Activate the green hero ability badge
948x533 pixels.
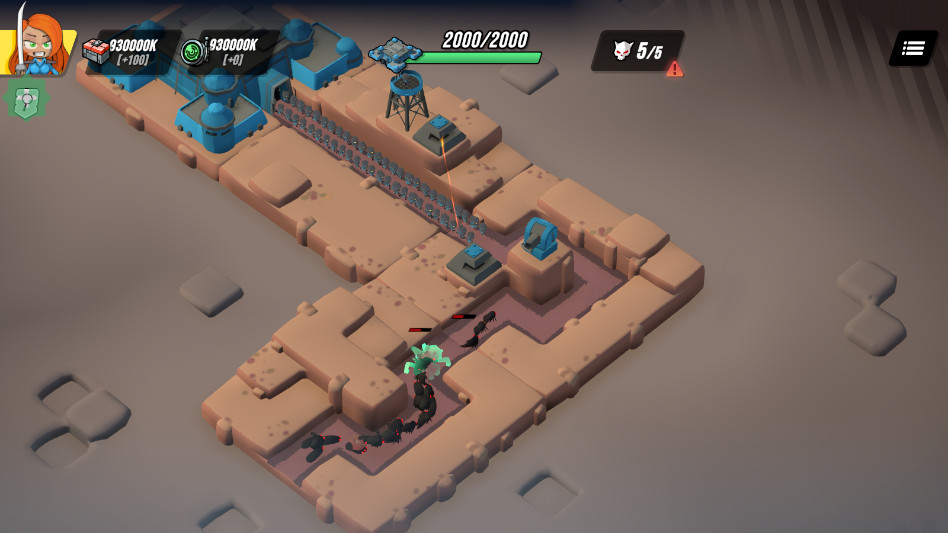(26, 100)
